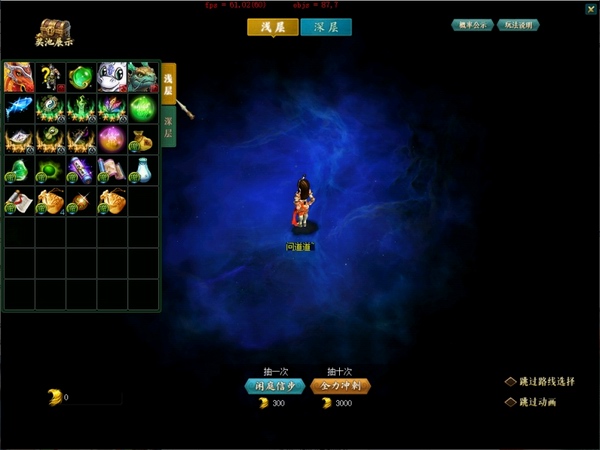This screenshot has width=600, height=450.
Task: Draw ten times with 全力冲刺 button
Action: coord(340,385)
